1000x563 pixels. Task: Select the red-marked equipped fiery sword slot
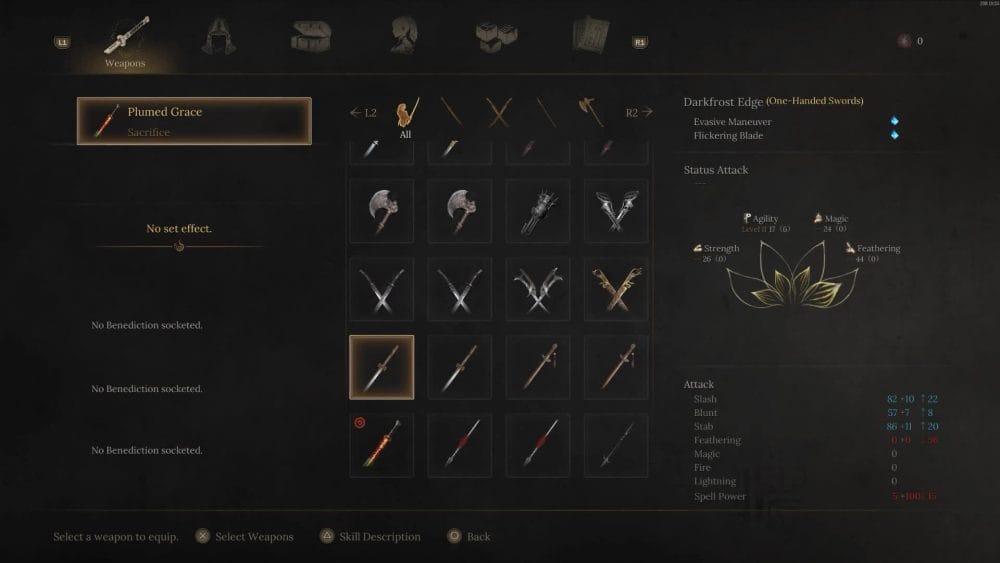coord(381,445)
